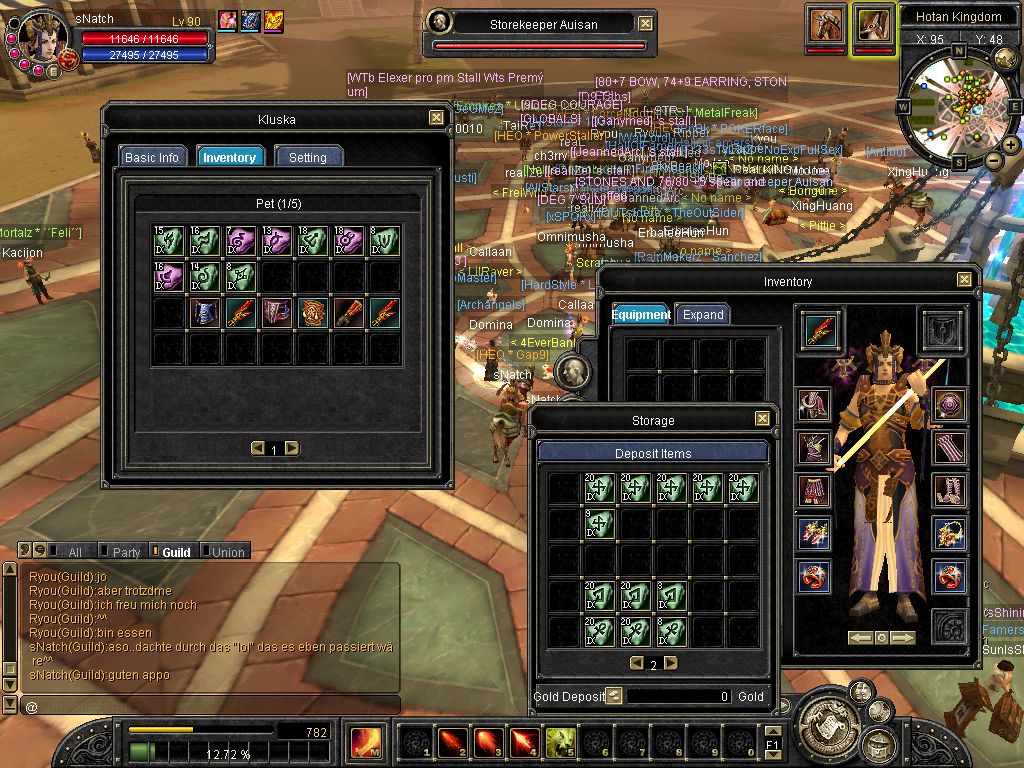
Task: Zoom in the minimap with plus button
Action: pos(1011,145)
